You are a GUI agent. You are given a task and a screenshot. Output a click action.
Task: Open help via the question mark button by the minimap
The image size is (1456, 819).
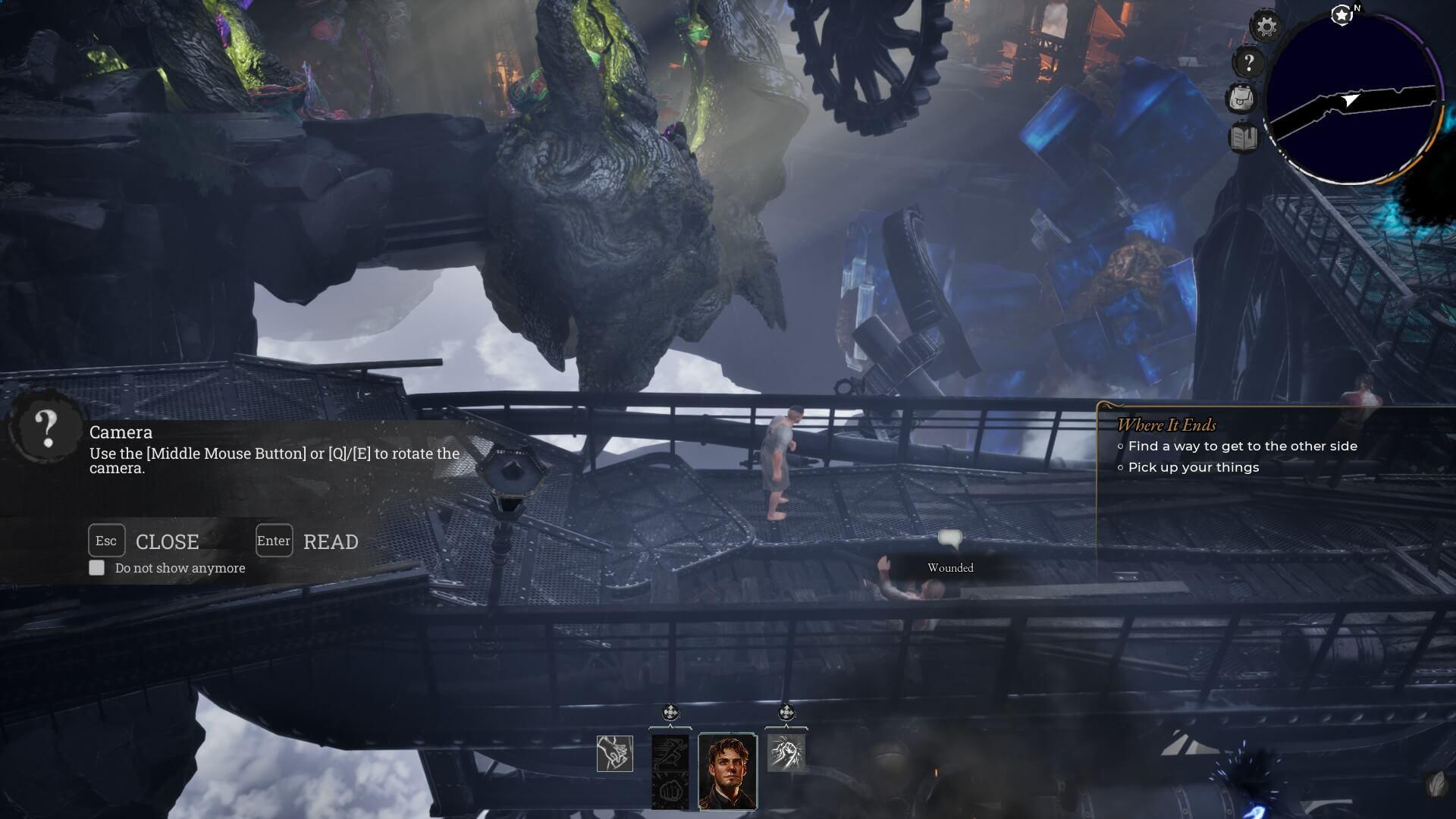coord(1248,63)
